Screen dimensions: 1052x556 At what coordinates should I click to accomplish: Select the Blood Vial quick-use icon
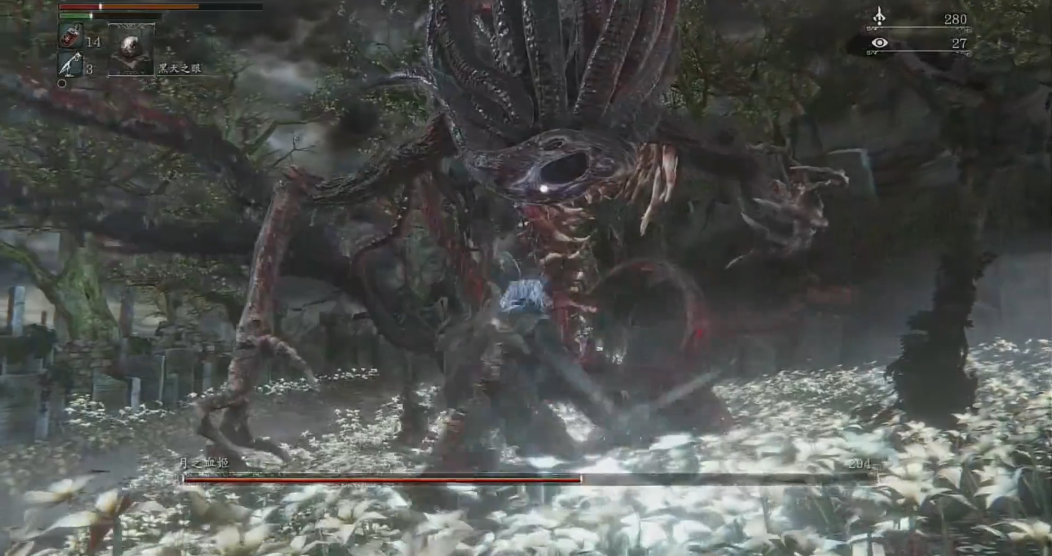click(x=70, y=38)
